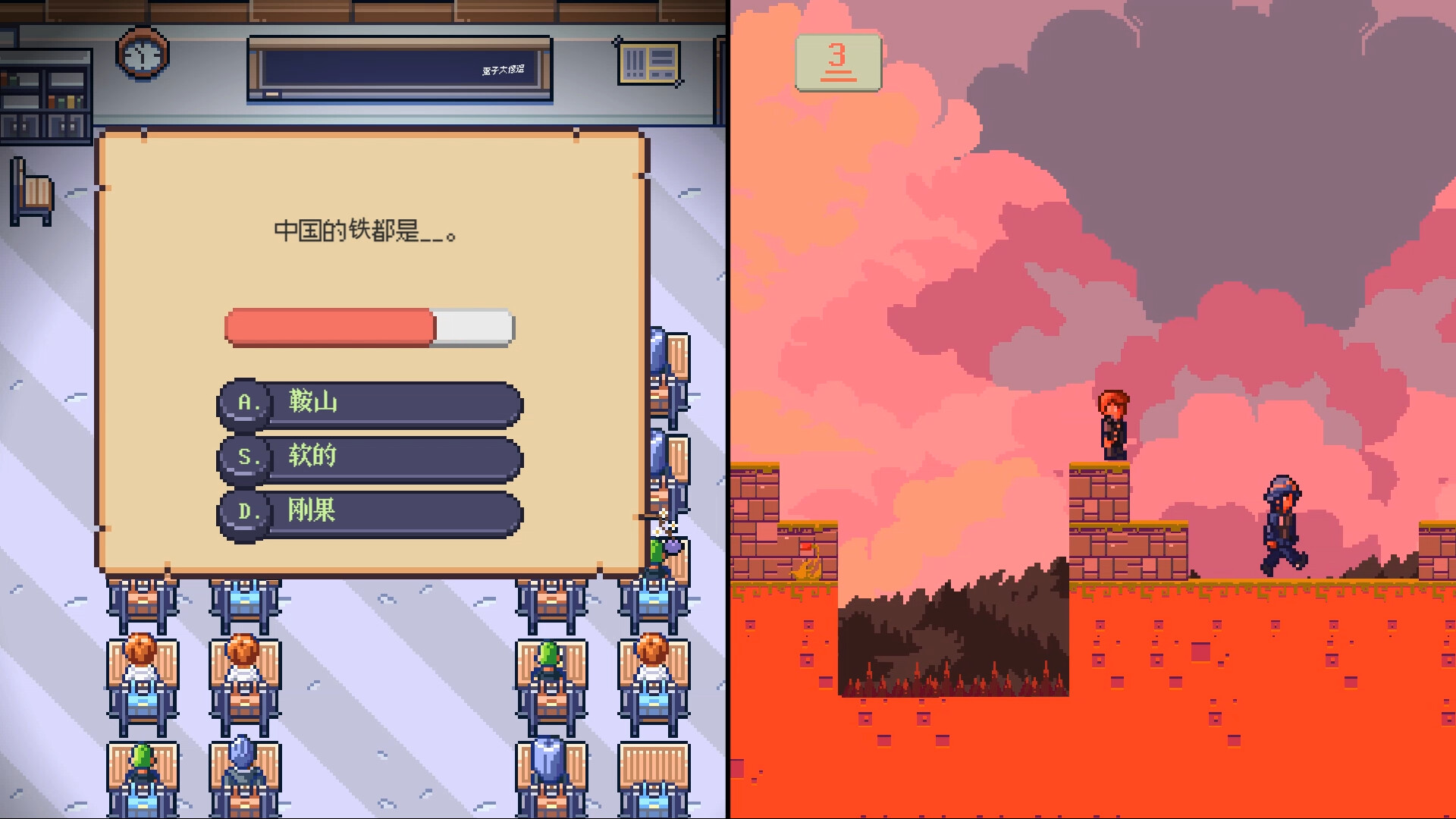Viewport: 1456px width, 819px height.
Task: Click the quiz question text 中国的铁都是
Action: click(x=366, y=231)
